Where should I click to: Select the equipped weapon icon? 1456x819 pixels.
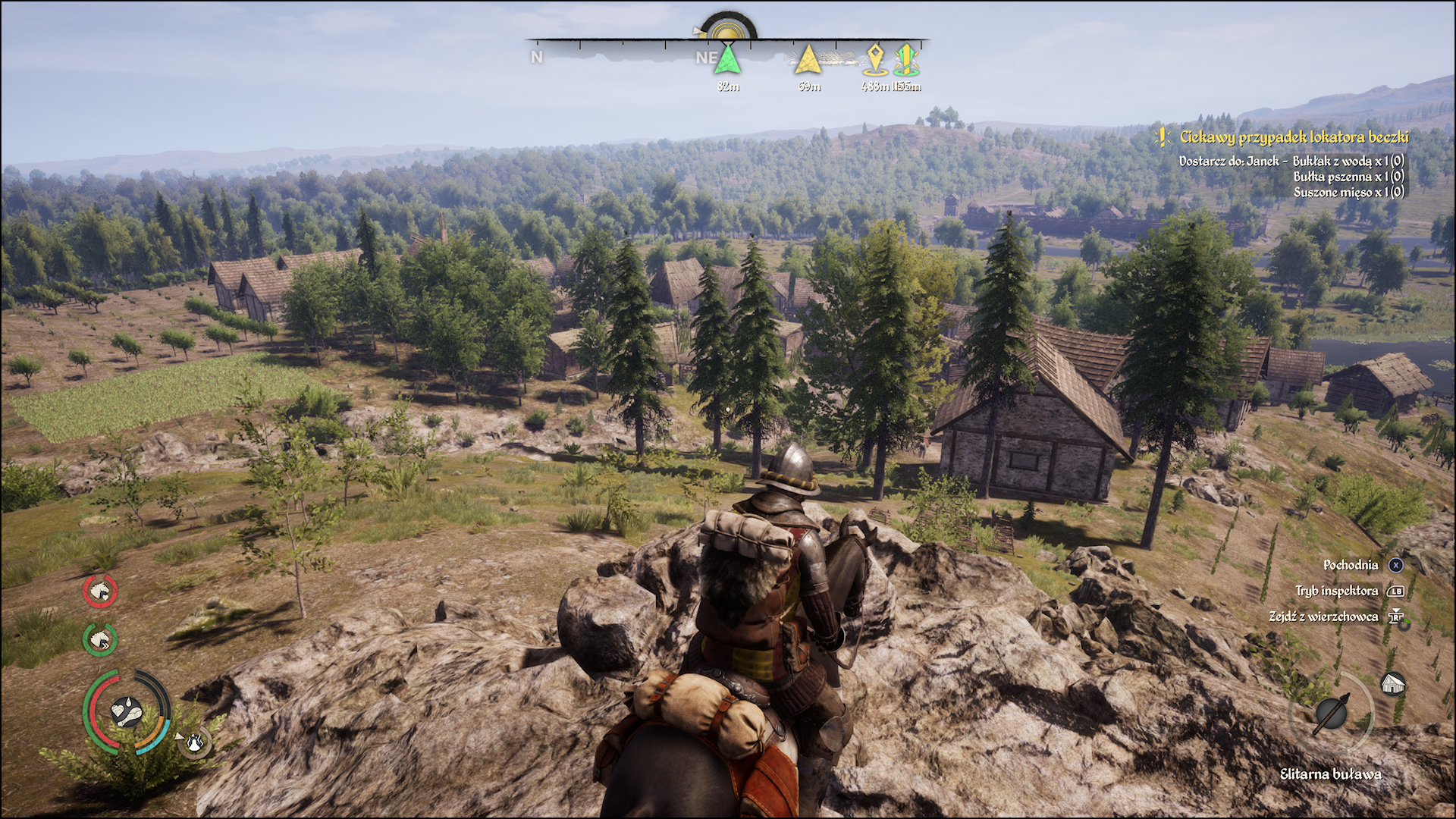click(x=1331, y=713)
